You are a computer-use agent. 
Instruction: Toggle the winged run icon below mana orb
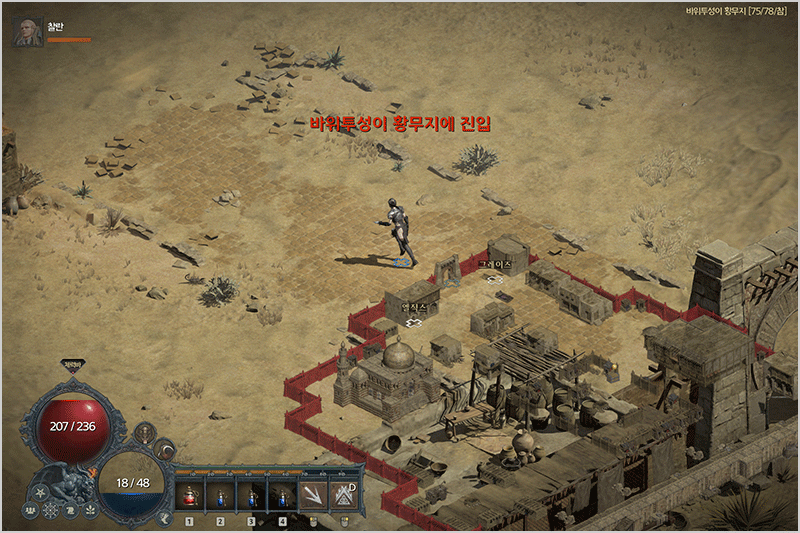(165, 517)
